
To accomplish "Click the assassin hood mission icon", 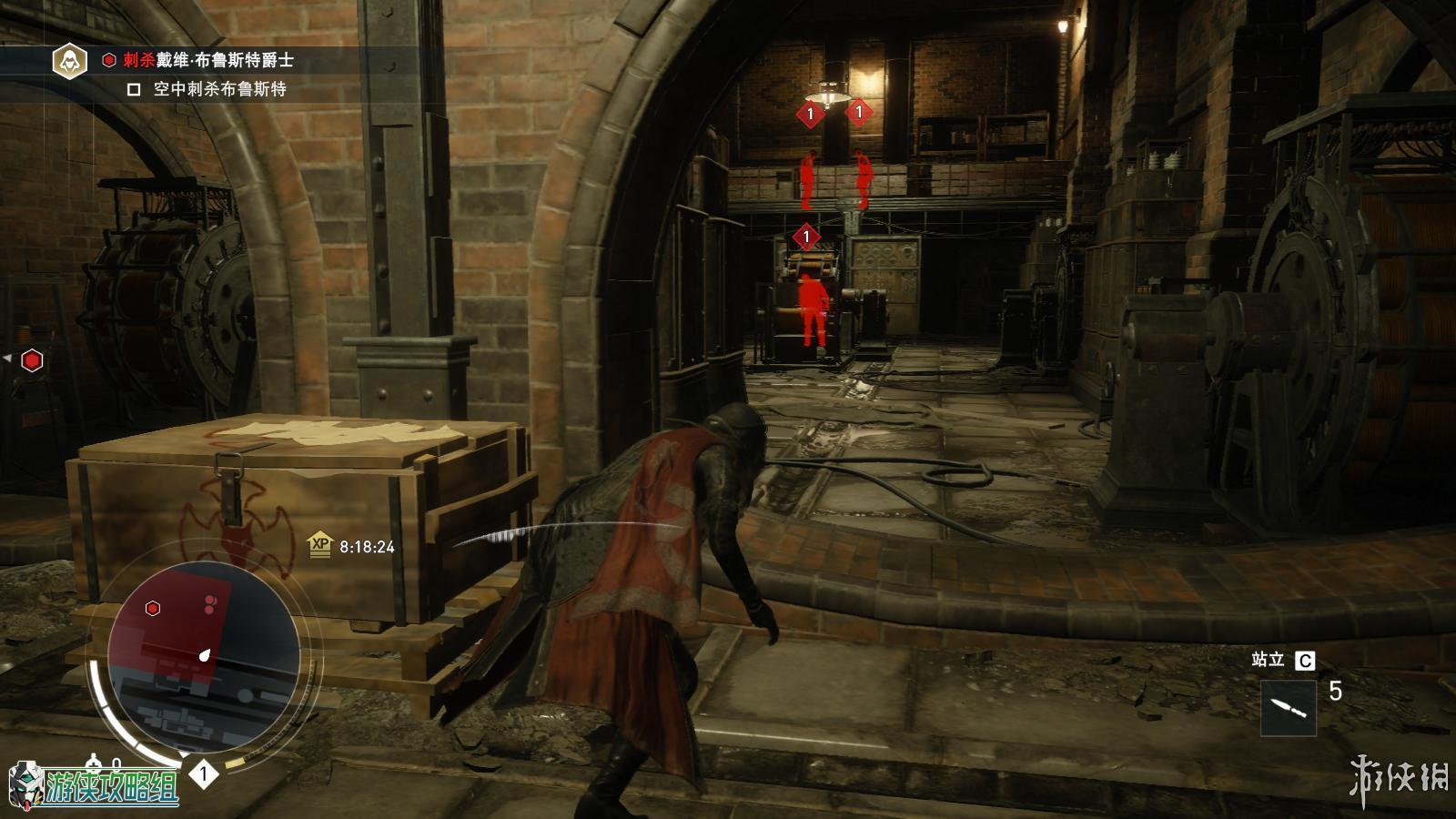I will tap(68, 61).
